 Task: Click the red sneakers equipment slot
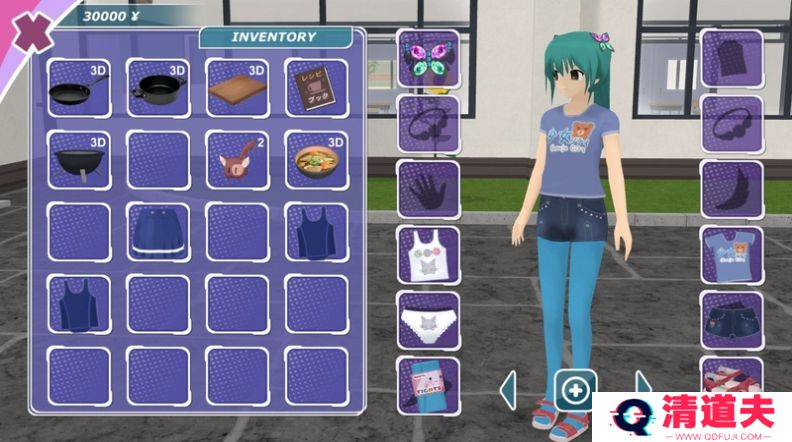point(731,378)
